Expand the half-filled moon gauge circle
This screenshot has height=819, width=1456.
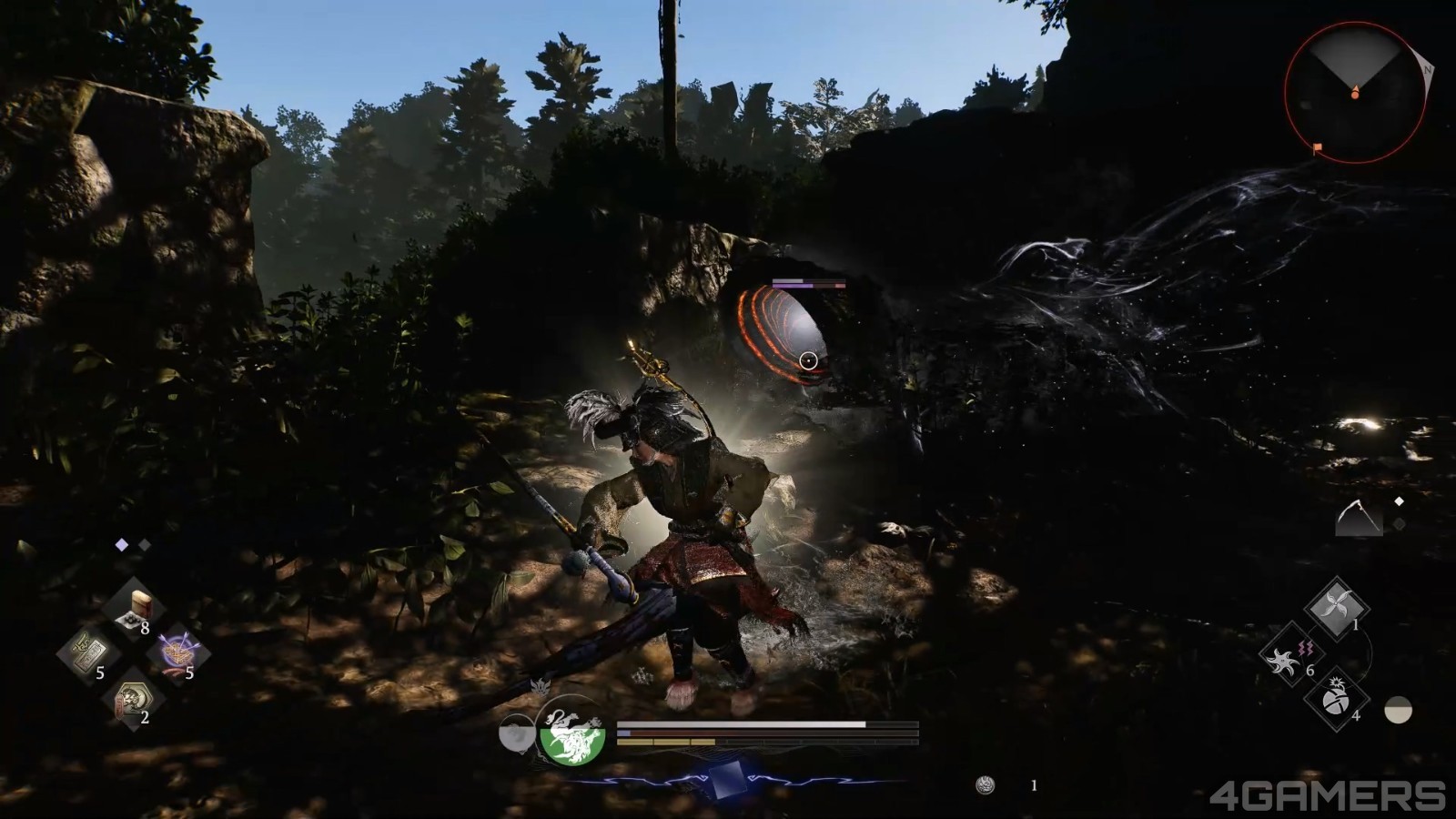point(1398,709)
